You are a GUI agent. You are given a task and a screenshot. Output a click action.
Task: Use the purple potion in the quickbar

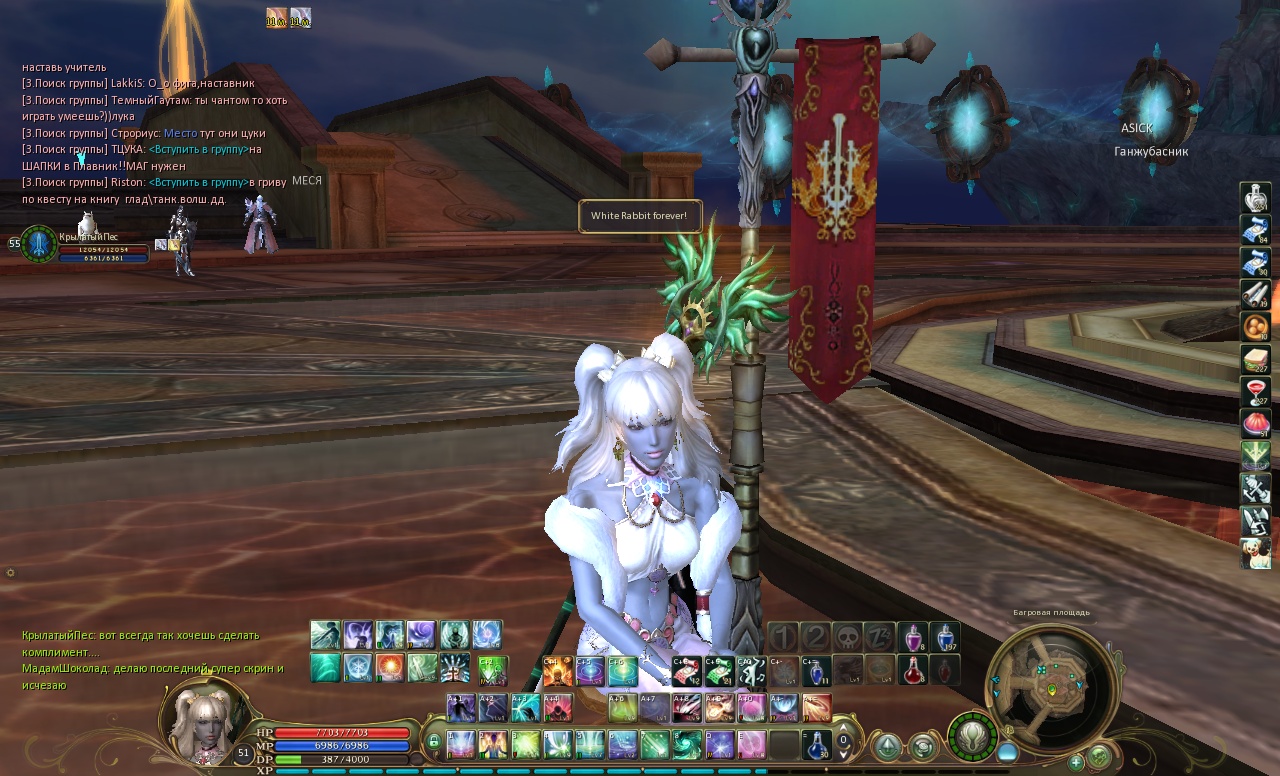(x=912, y=636)
